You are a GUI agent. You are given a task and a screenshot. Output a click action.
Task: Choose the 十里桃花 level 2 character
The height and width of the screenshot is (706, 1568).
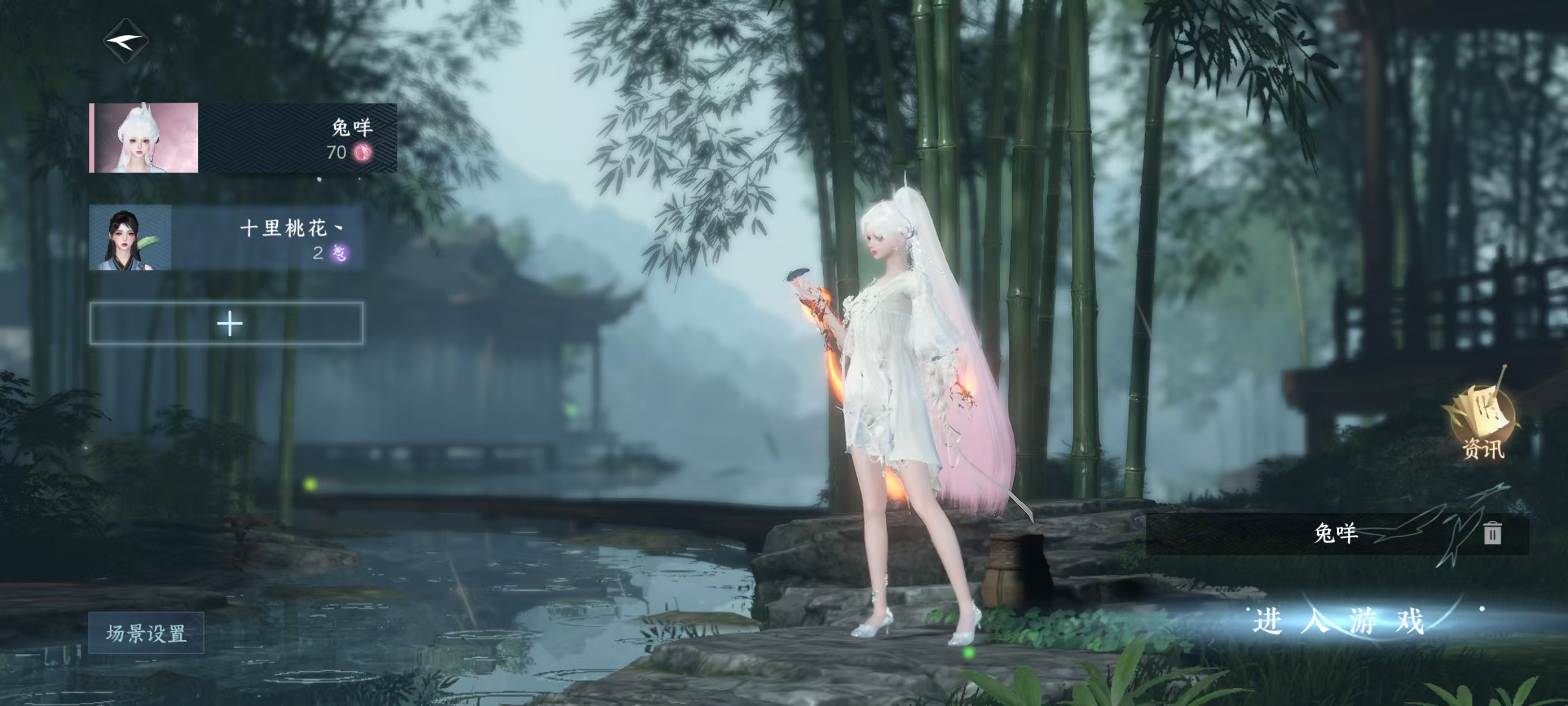click(226, 238)
